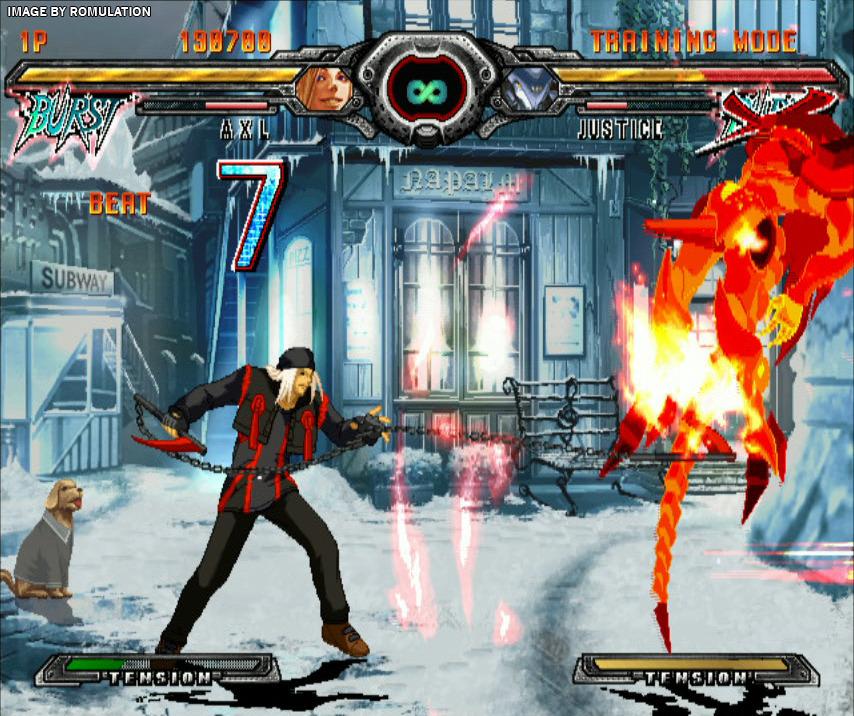Screen dimensions: 854x716
Task: Click Axl's character portrait
Action: (321, 88)
